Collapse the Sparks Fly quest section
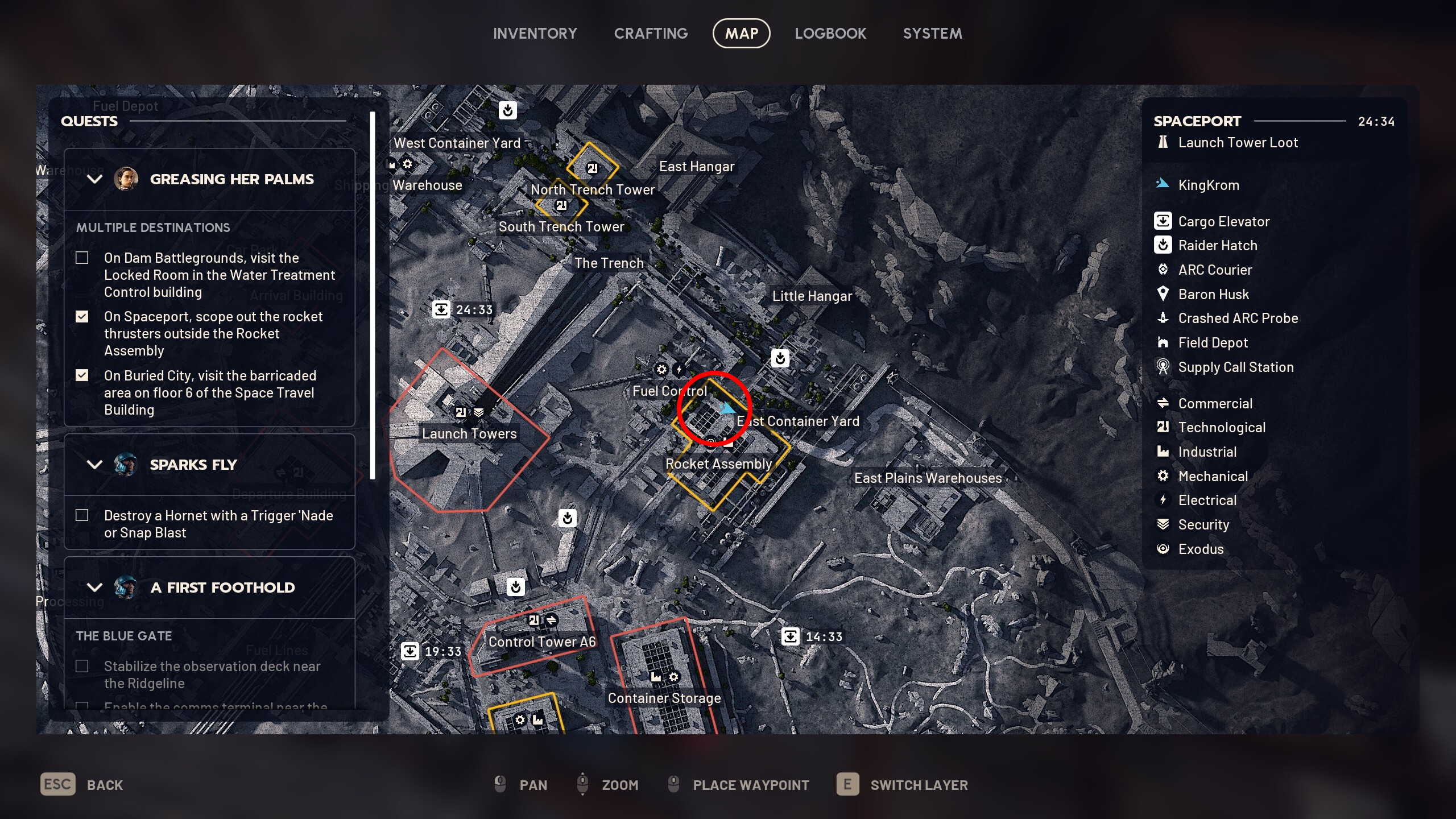Viewport: 1456px width, 819px height. point(94,465)
